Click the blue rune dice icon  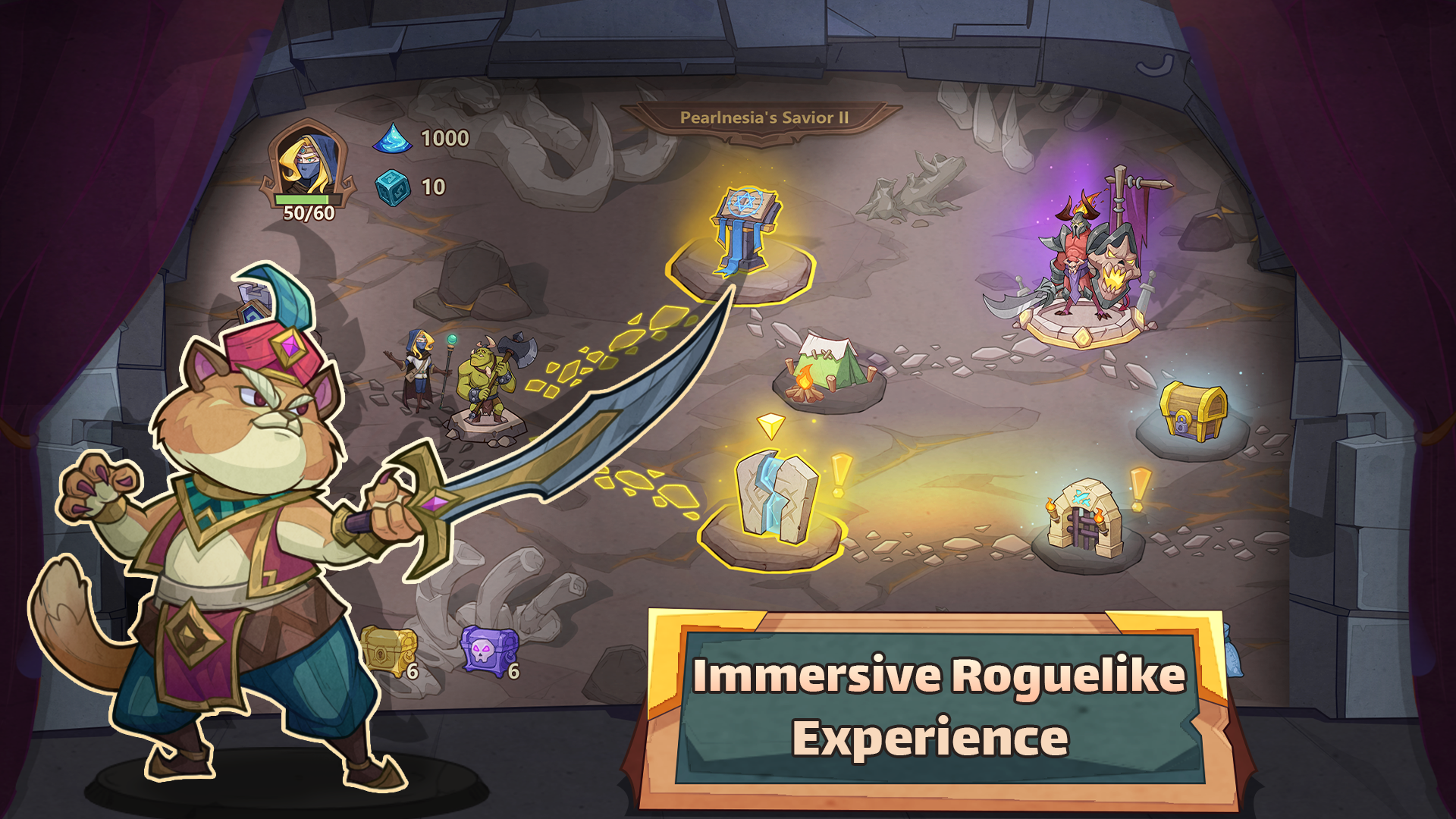point(394,188)
